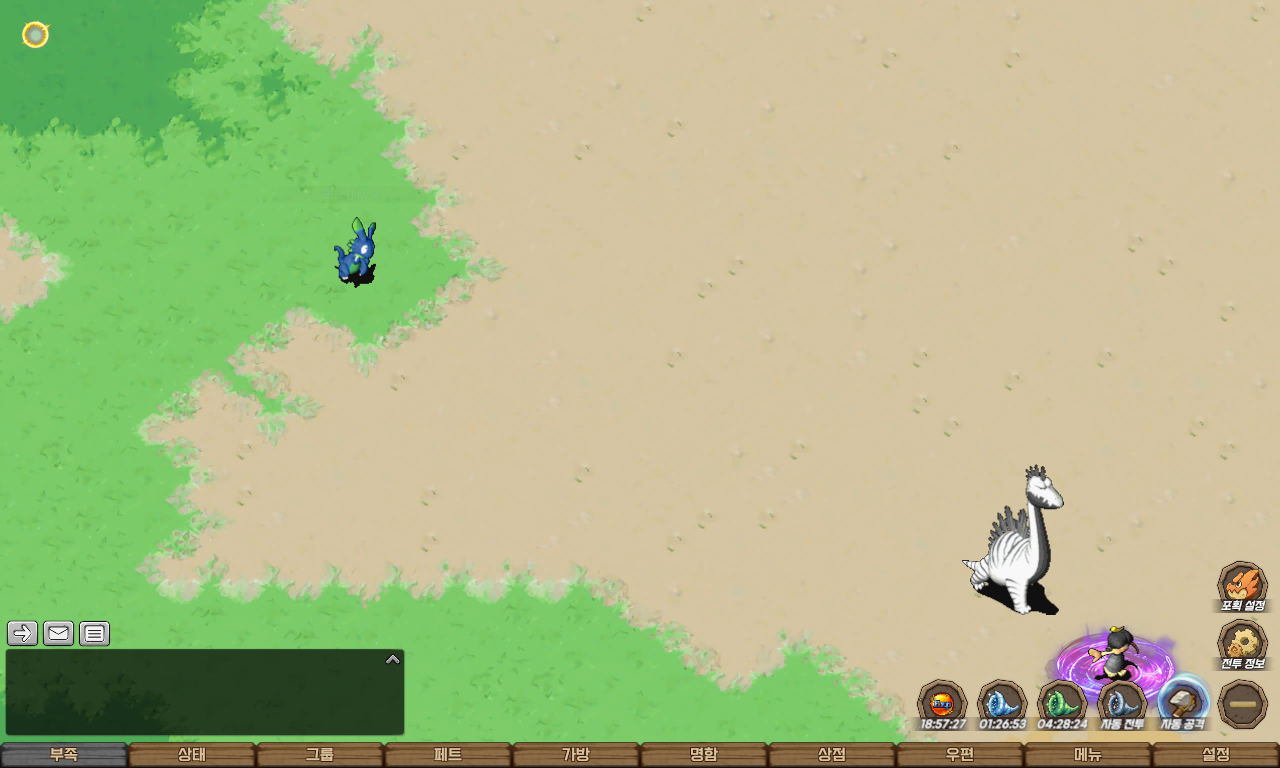Open the 설정 (Settings) menu
Image resolution: width=1280 pixels, height=768 pixels.
click(1216, 755)
